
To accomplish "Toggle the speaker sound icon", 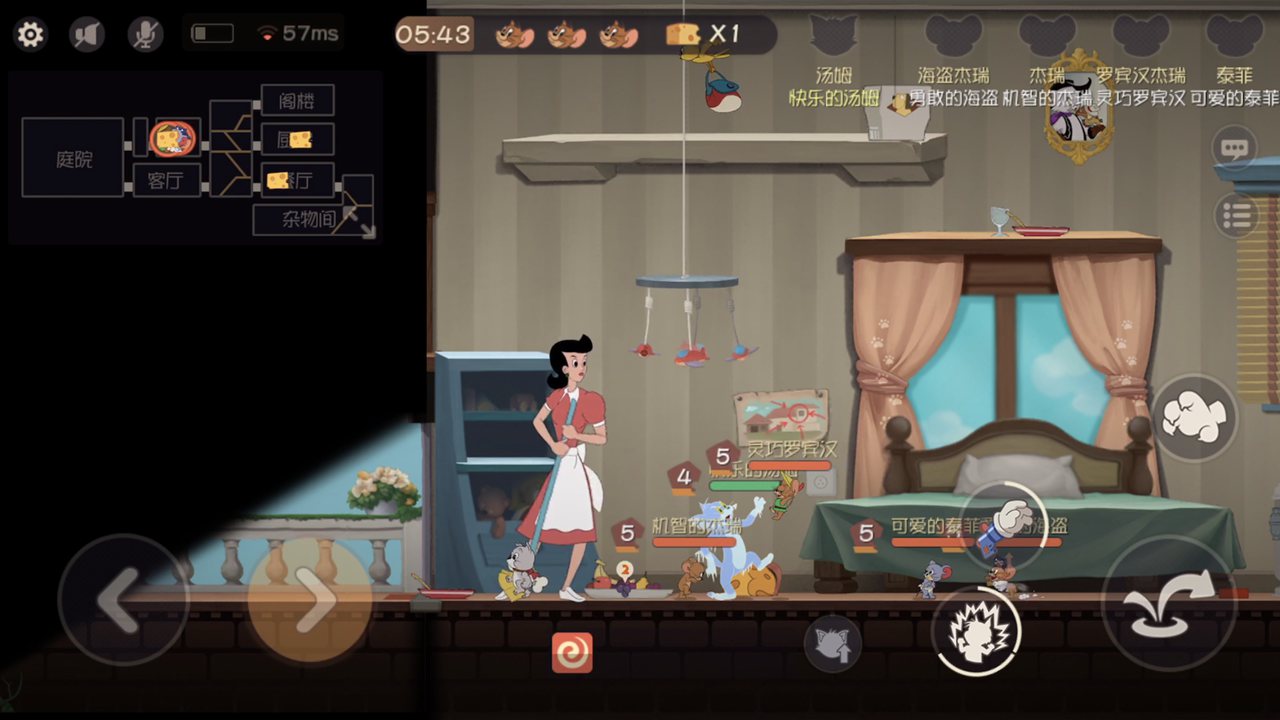I will 87,35.
